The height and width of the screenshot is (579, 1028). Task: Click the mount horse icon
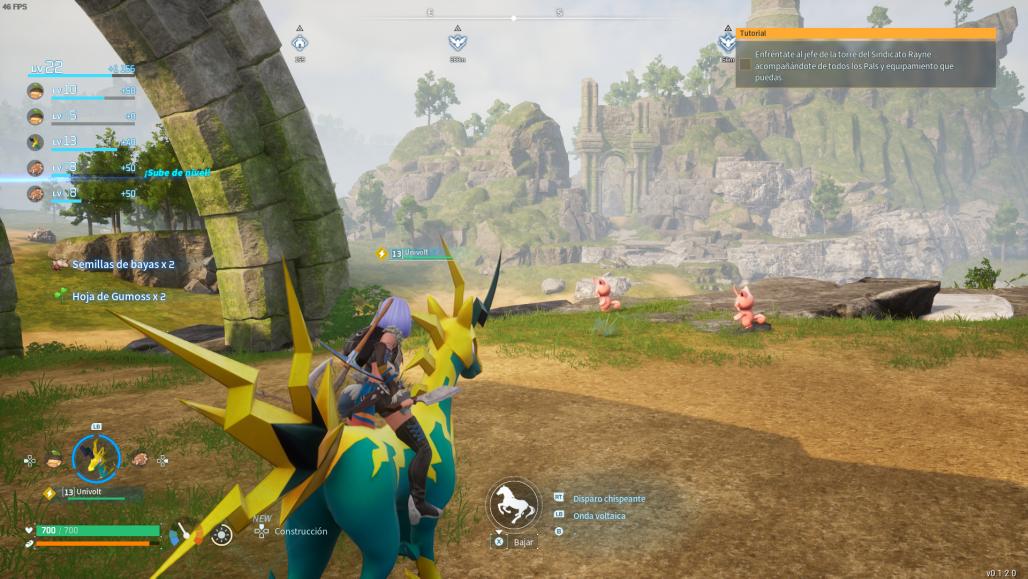(514, 503)
